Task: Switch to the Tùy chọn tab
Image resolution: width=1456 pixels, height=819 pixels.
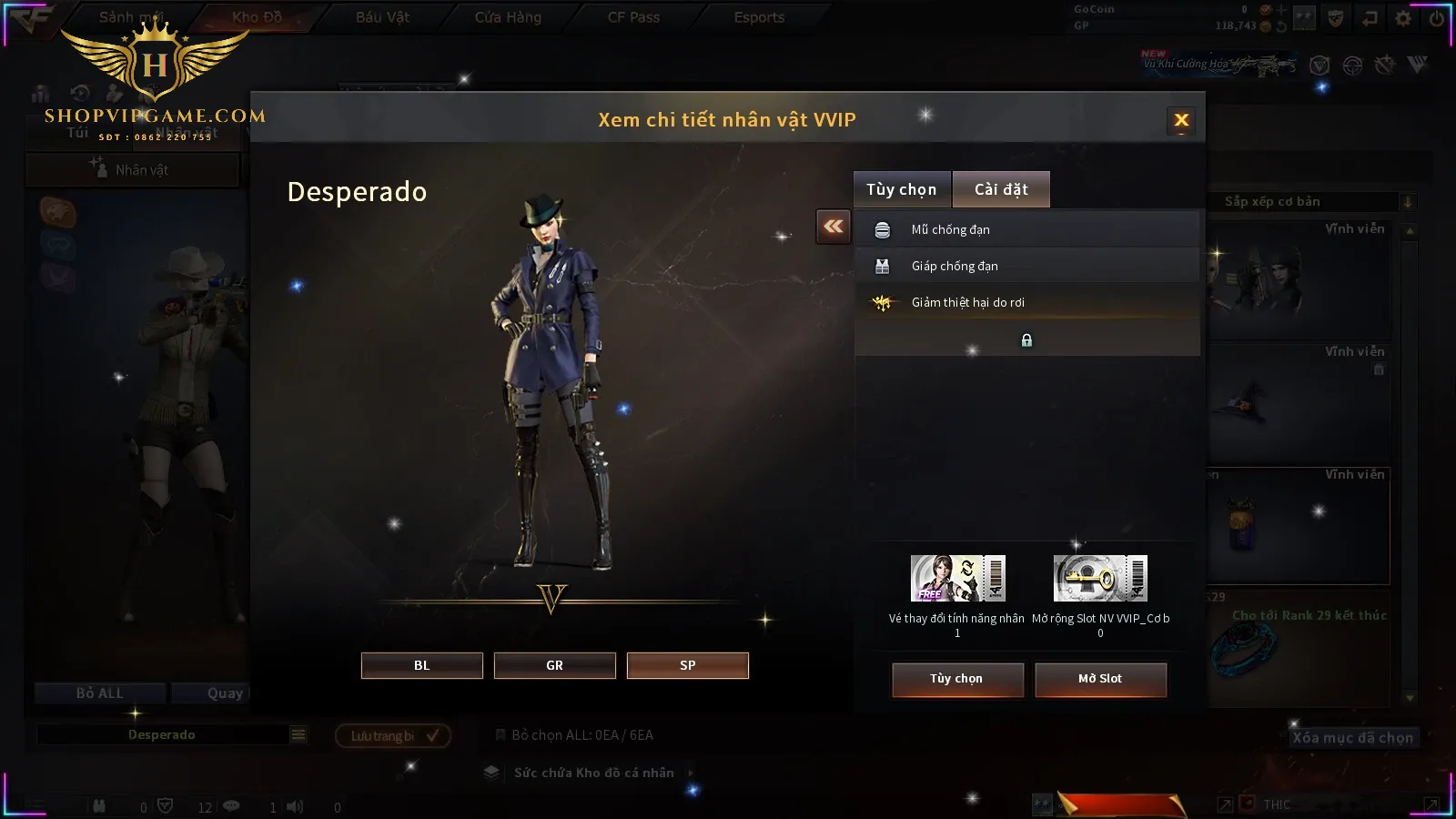Action: pos(901,189)
